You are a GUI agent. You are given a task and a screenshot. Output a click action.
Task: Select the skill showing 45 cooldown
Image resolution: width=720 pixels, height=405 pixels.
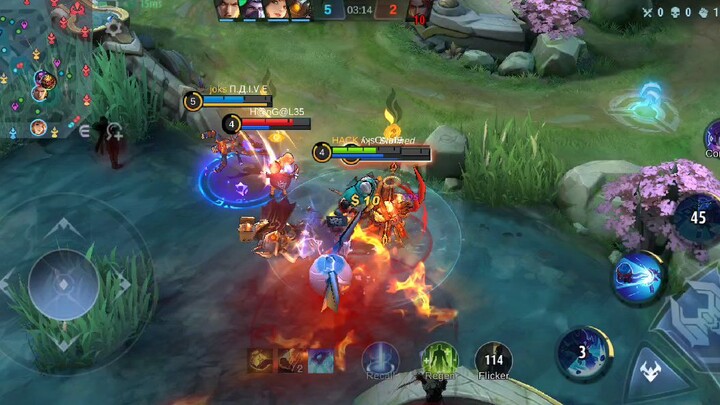698,217
